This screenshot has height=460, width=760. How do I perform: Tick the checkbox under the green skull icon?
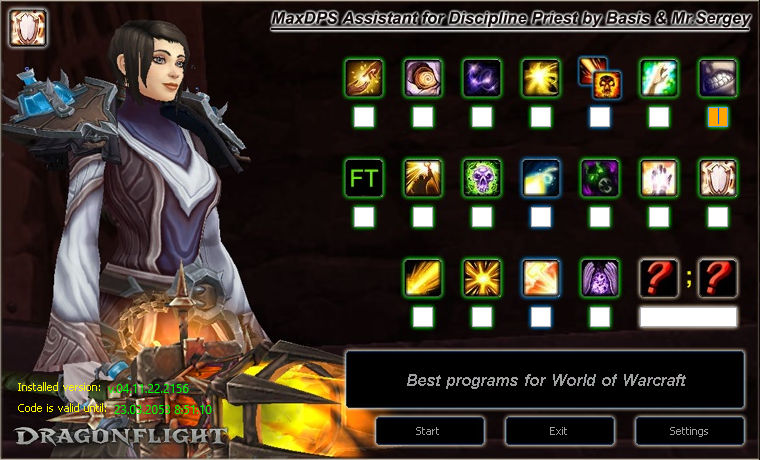(481, 217)
